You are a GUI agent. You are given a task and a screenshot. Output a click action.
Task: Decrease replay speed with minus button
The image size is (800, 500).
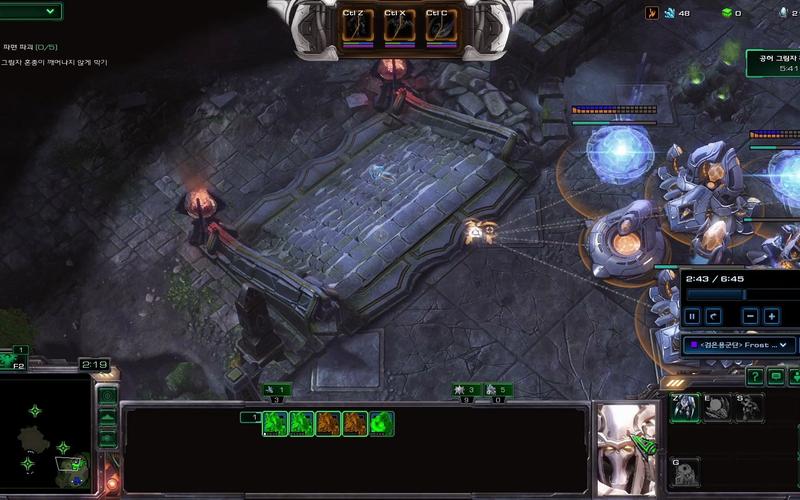tap(751, 316)
